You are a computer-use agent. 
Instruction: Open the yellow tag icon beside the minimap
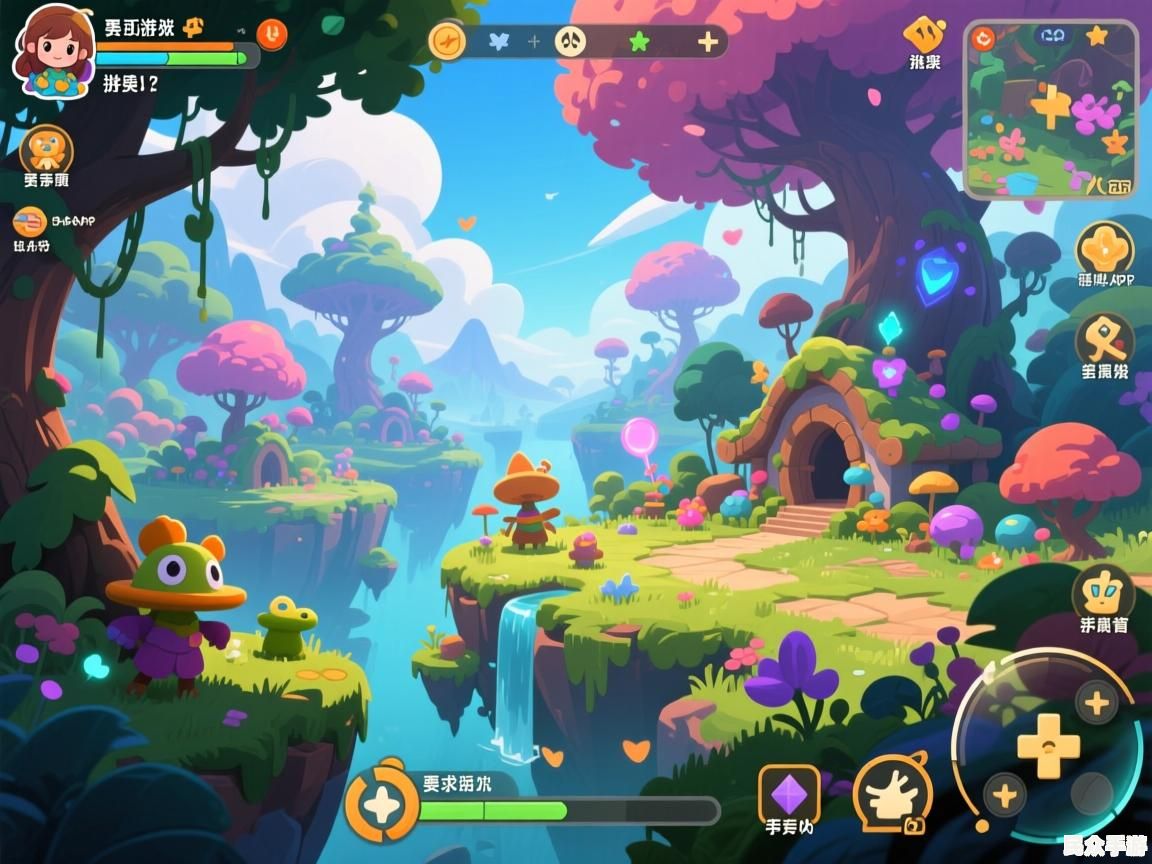pos(924,35)
